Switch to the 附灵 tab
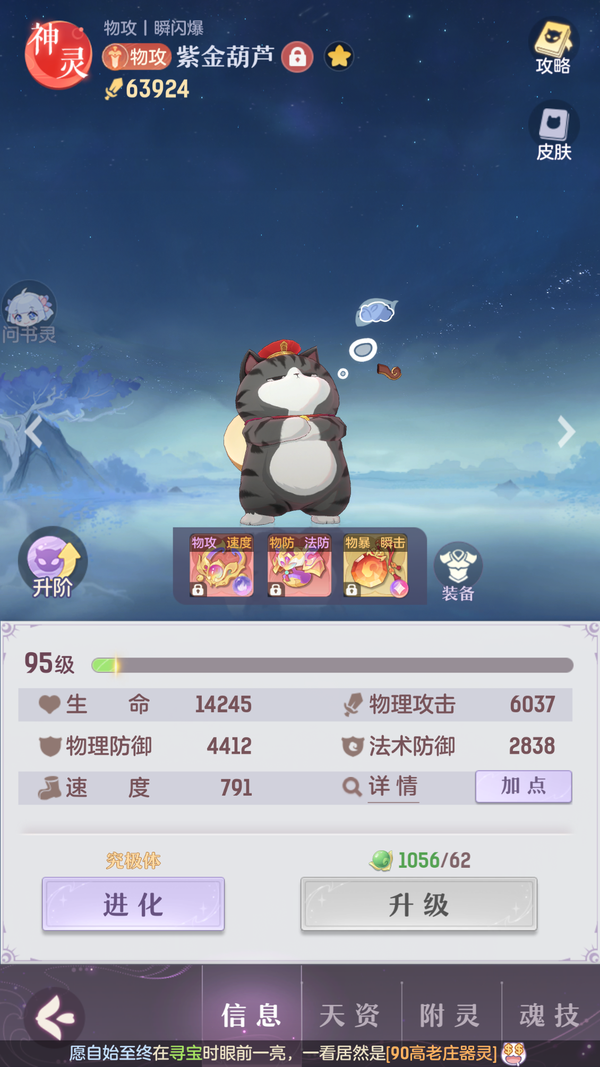Image resolution: width=600 pixels, height=1067 pixels. (x=450, y=1015)
